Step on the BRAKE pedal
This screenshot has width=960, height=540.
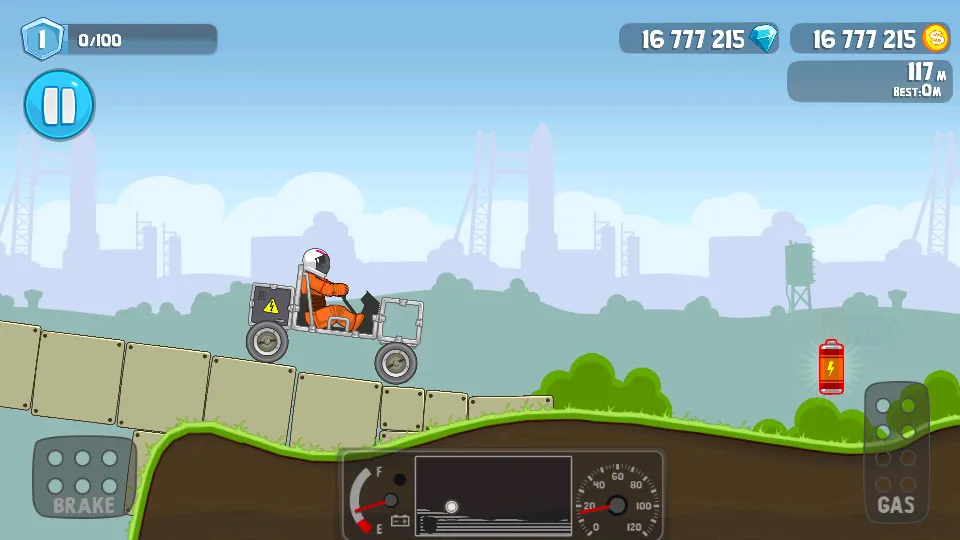pyautogui.click(x=84, y=476)
